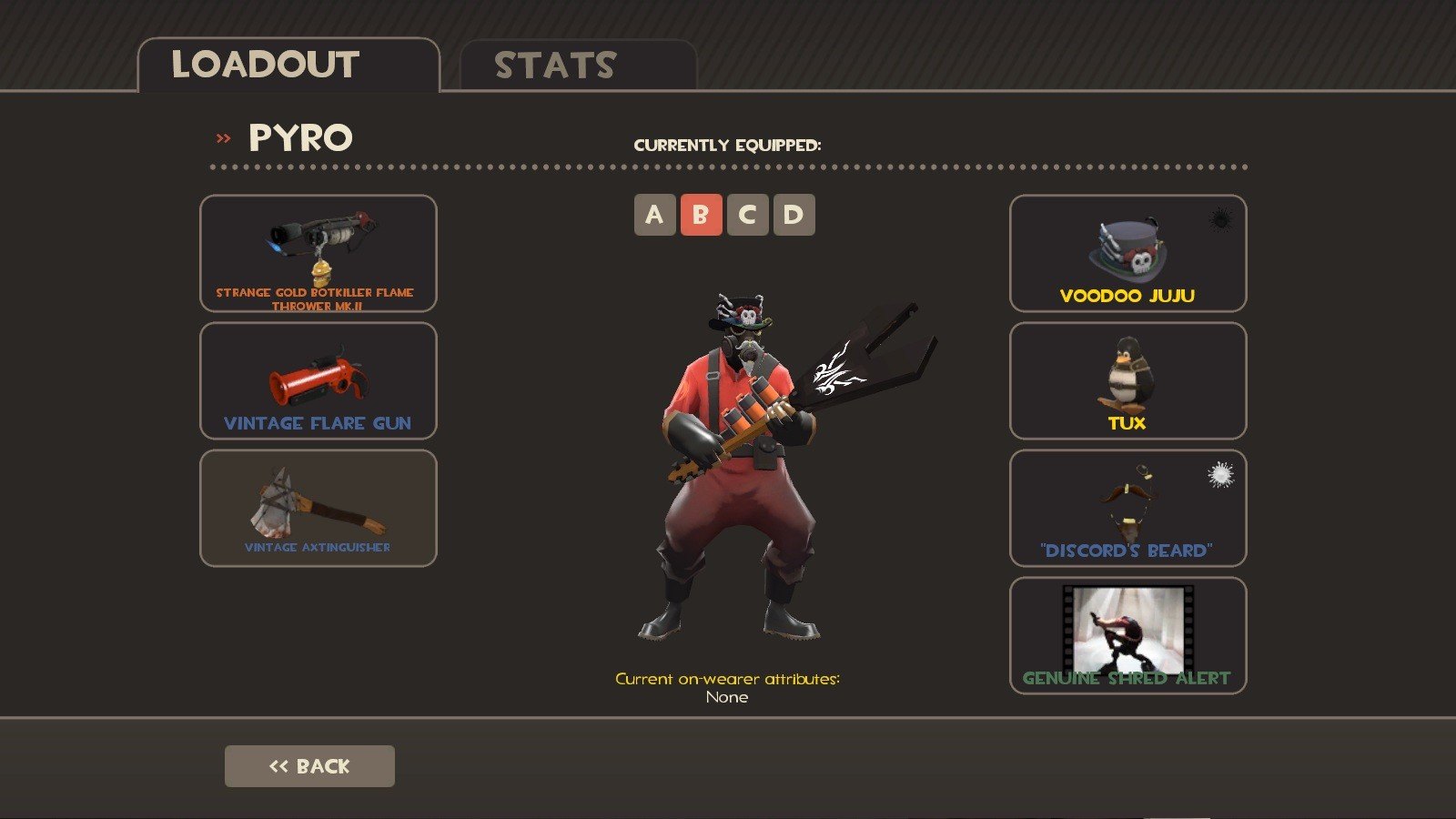
Task: Choose loadout preset D
Action: point(794,215)
